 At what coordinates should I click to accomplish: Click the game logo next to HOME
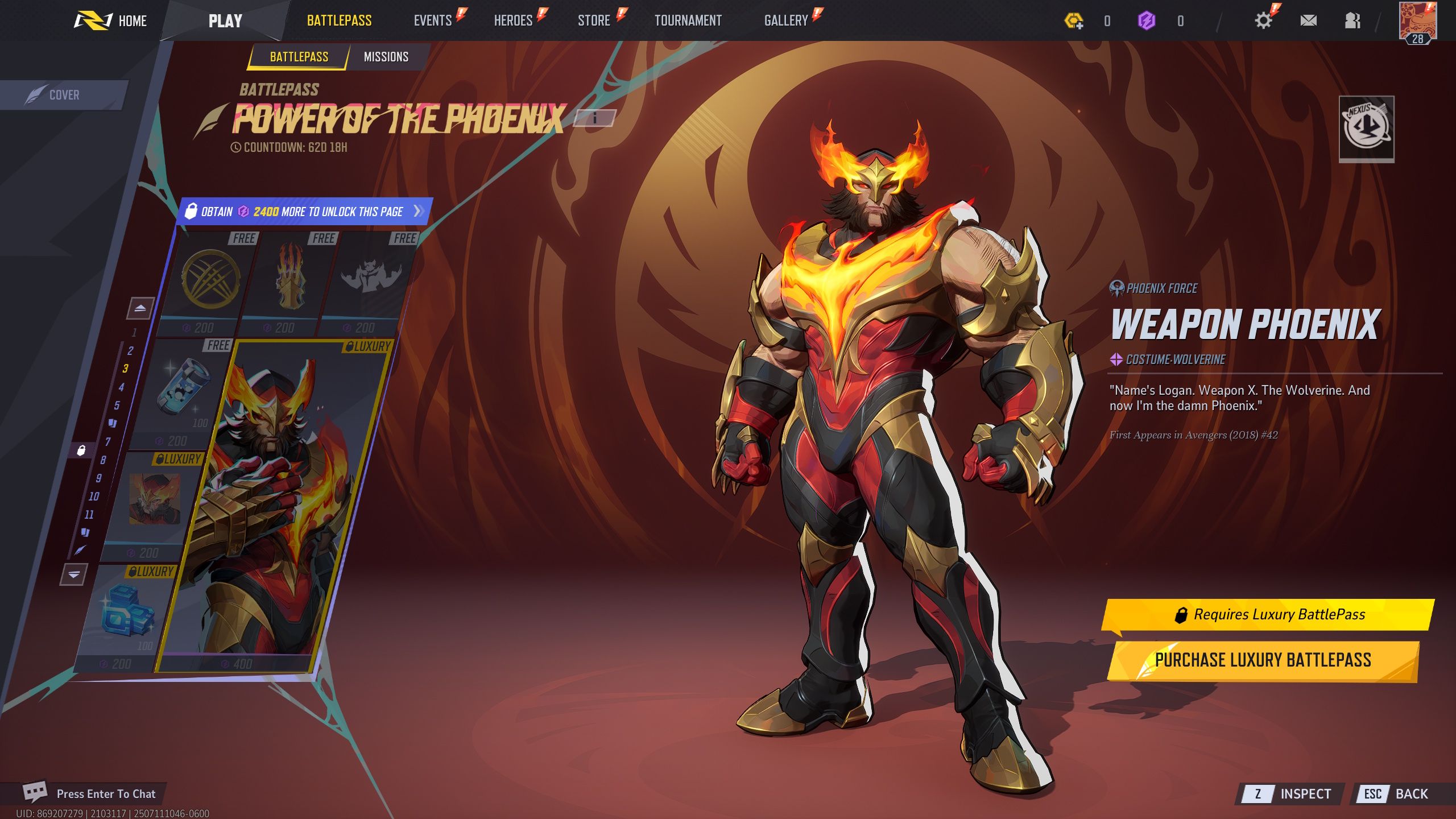pyautogui.click(x=92, y=20)
